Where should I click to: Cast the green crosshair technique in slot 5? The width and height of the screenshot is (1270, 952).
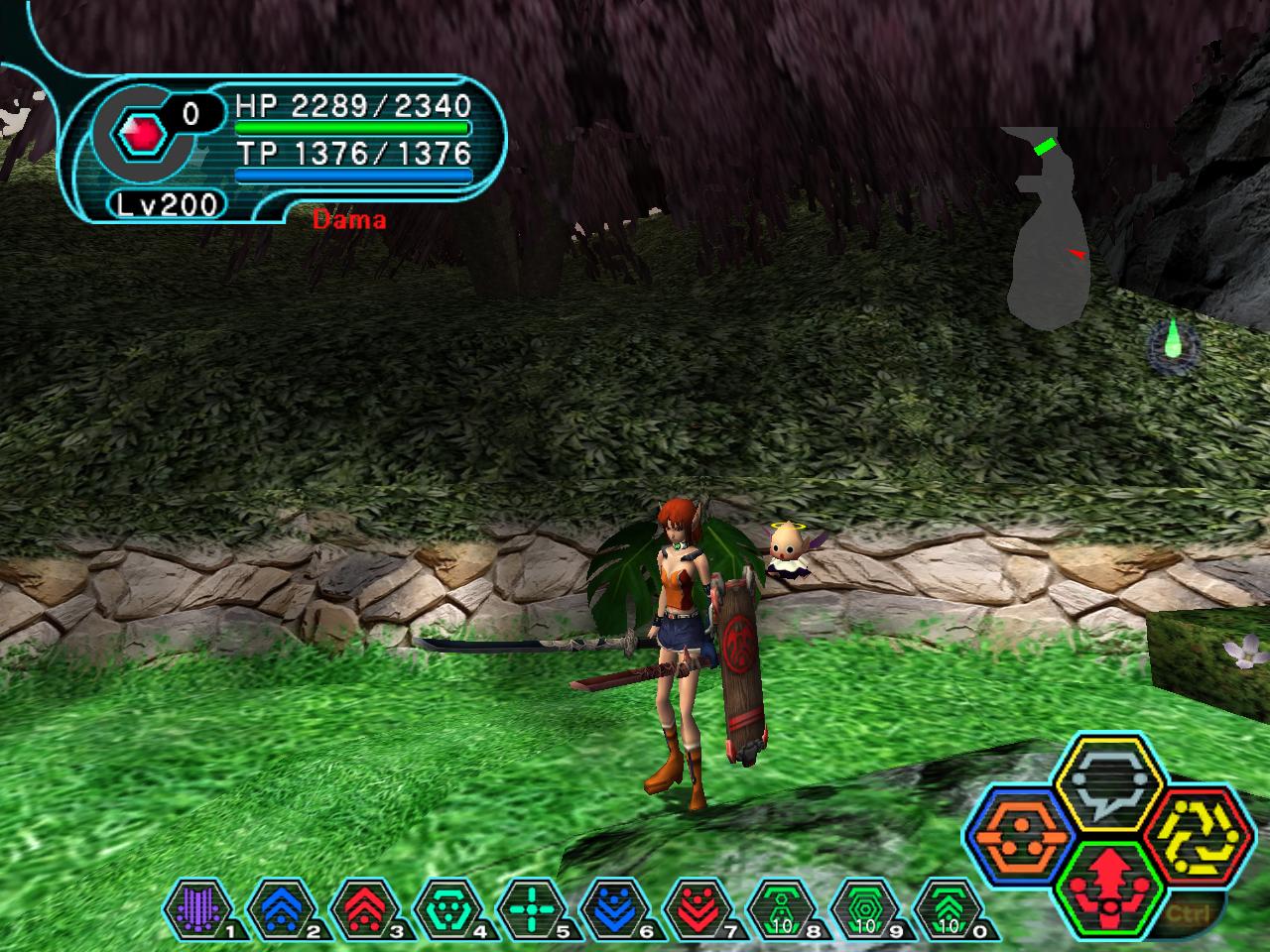pos(527,907)
